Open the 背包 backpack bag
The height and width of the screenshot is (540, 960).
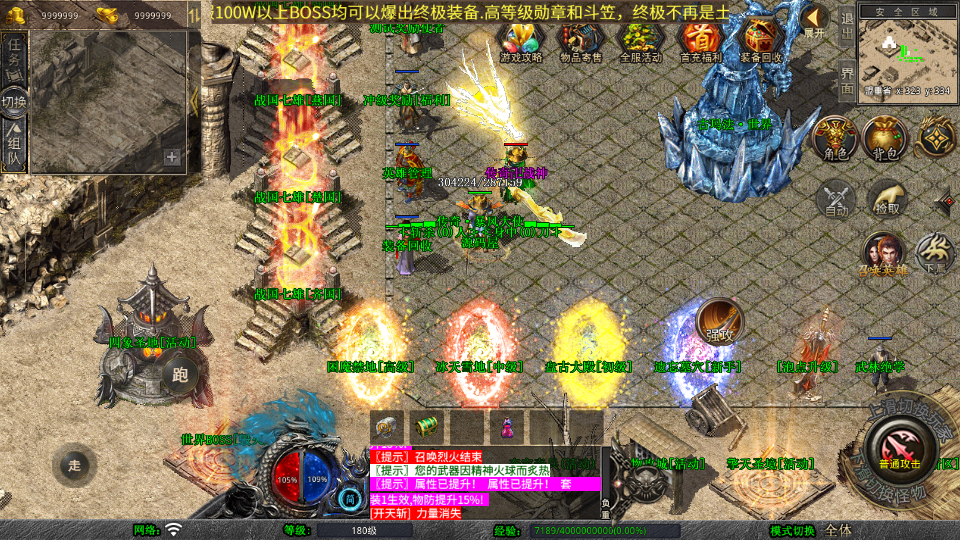885,139
